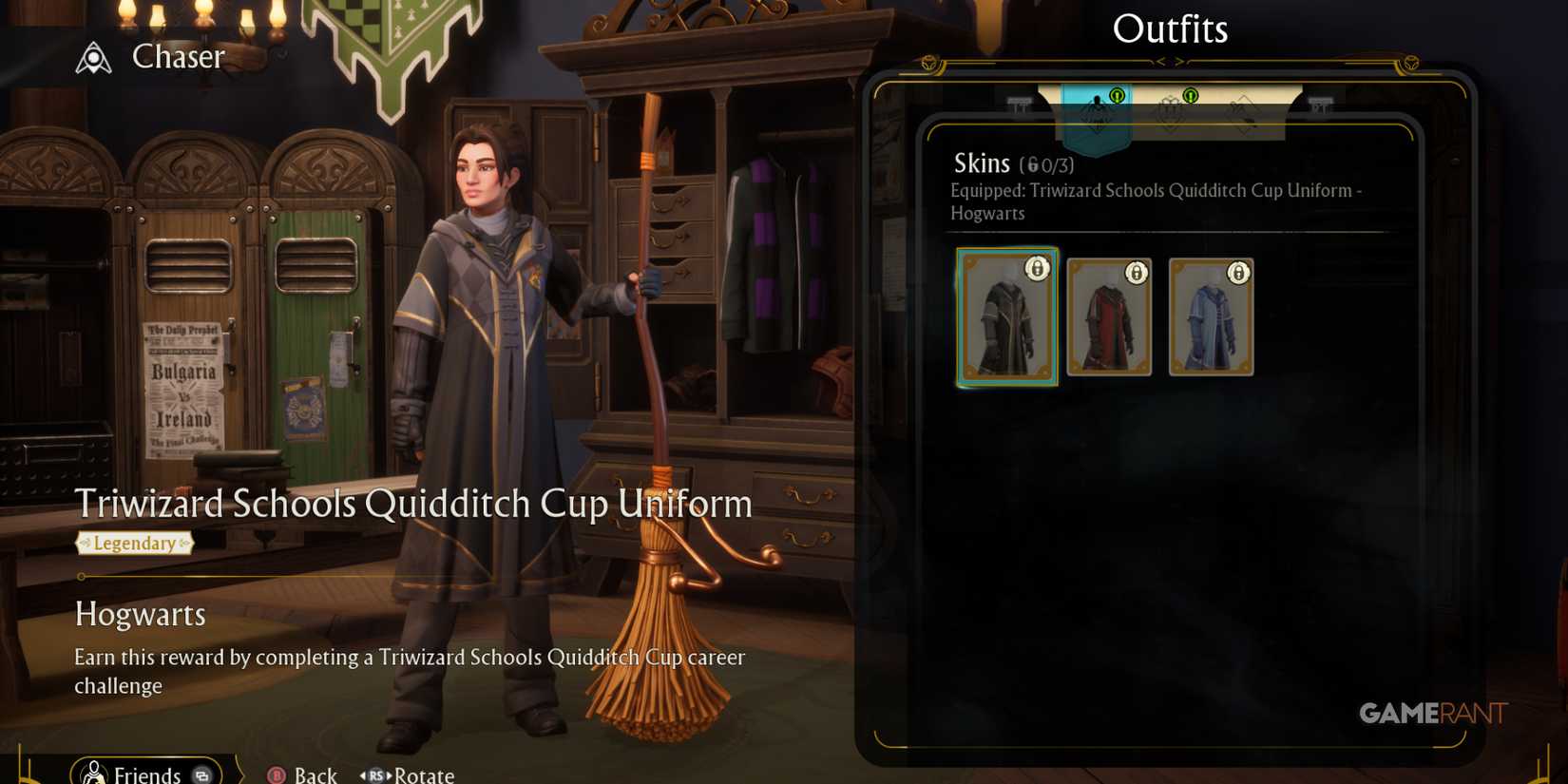Viewport: 1568px width, 784px height.
Task: Toggle the character outline badge on Skins tab
Action: [x=1116, y=95]
